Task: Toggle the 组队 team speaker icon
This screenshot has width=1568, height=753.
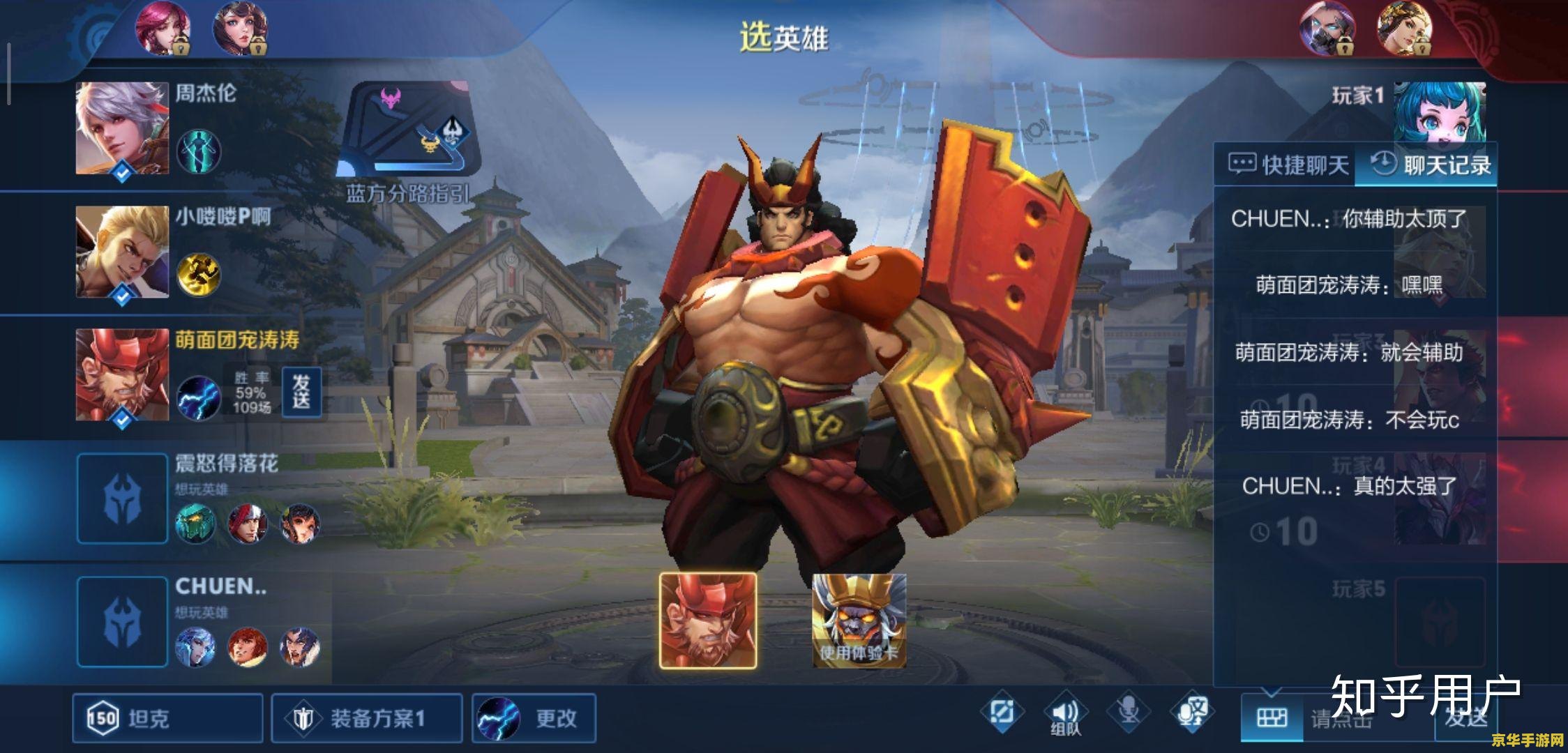Action: tap(1064, 713)
